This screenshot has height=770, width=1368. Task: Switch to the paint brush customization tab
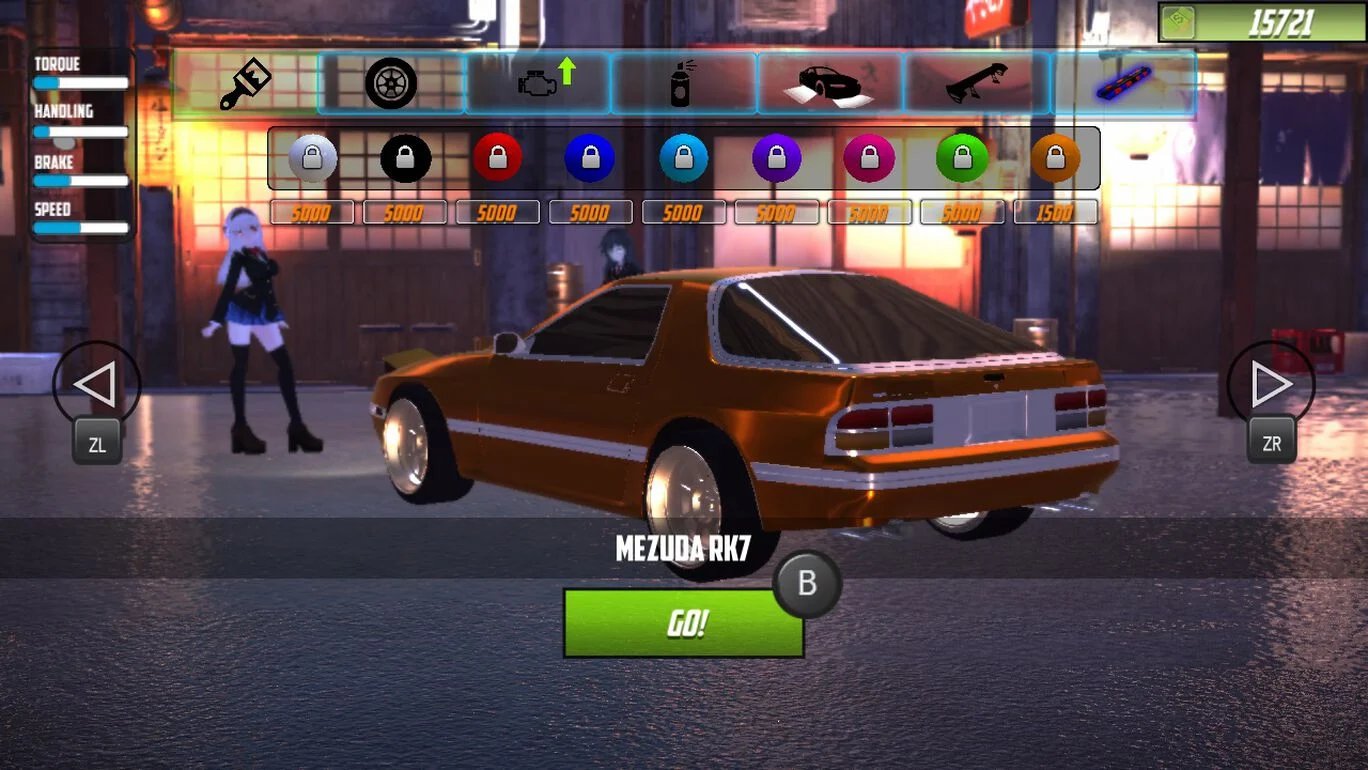tap(242, 82)
